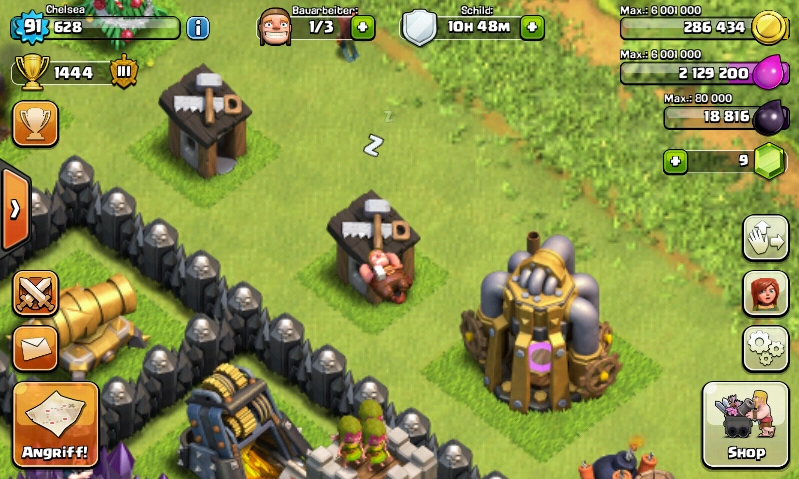Open the crossed swords battle log
The width and height of the screenshot is (799, 479).
(x=35, y=292)
